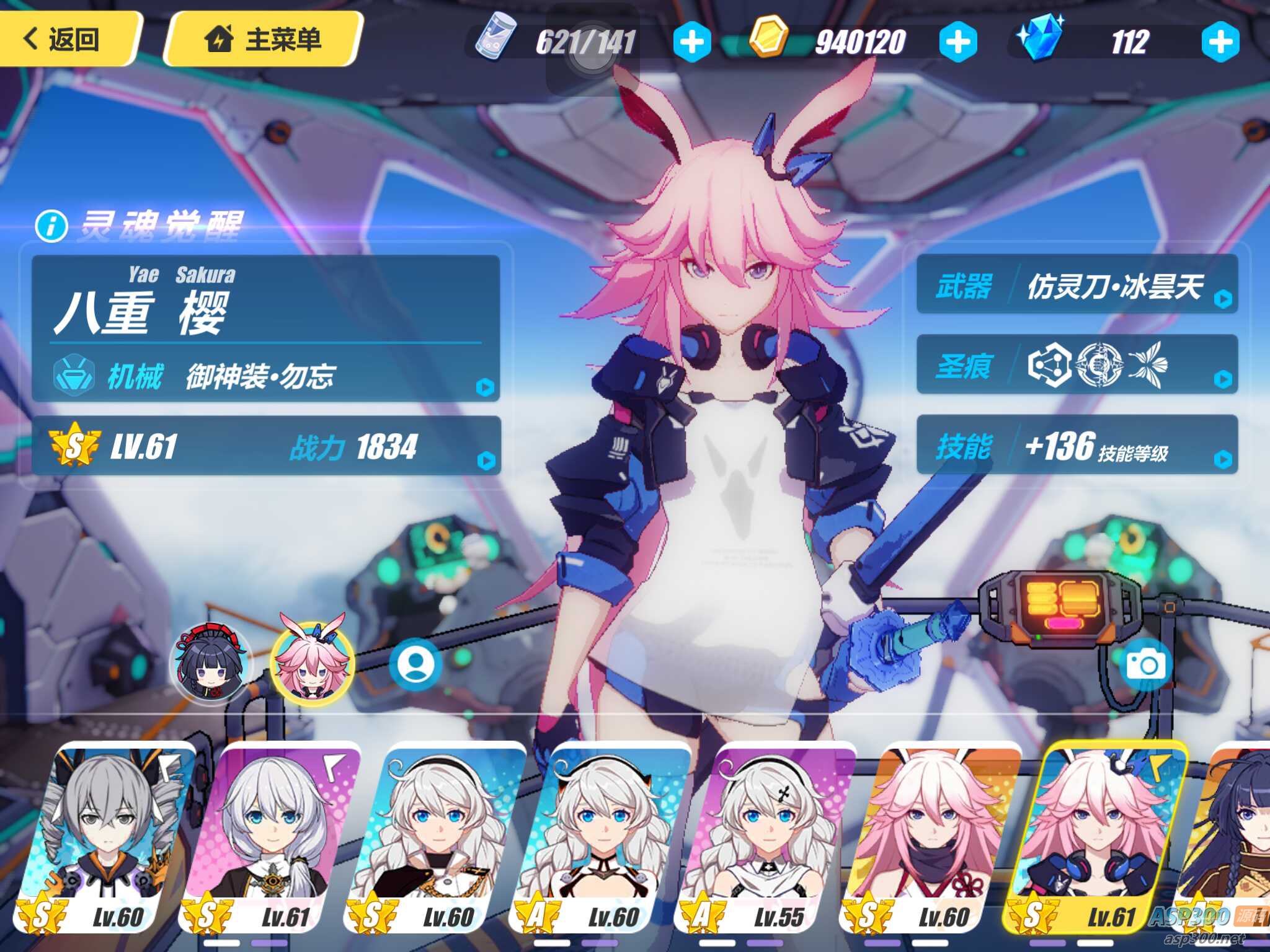Select the pink-haired chibi Sakura avatar
Image resolution: width=1270 pixels, height=952 pixels.
[312, 663]
